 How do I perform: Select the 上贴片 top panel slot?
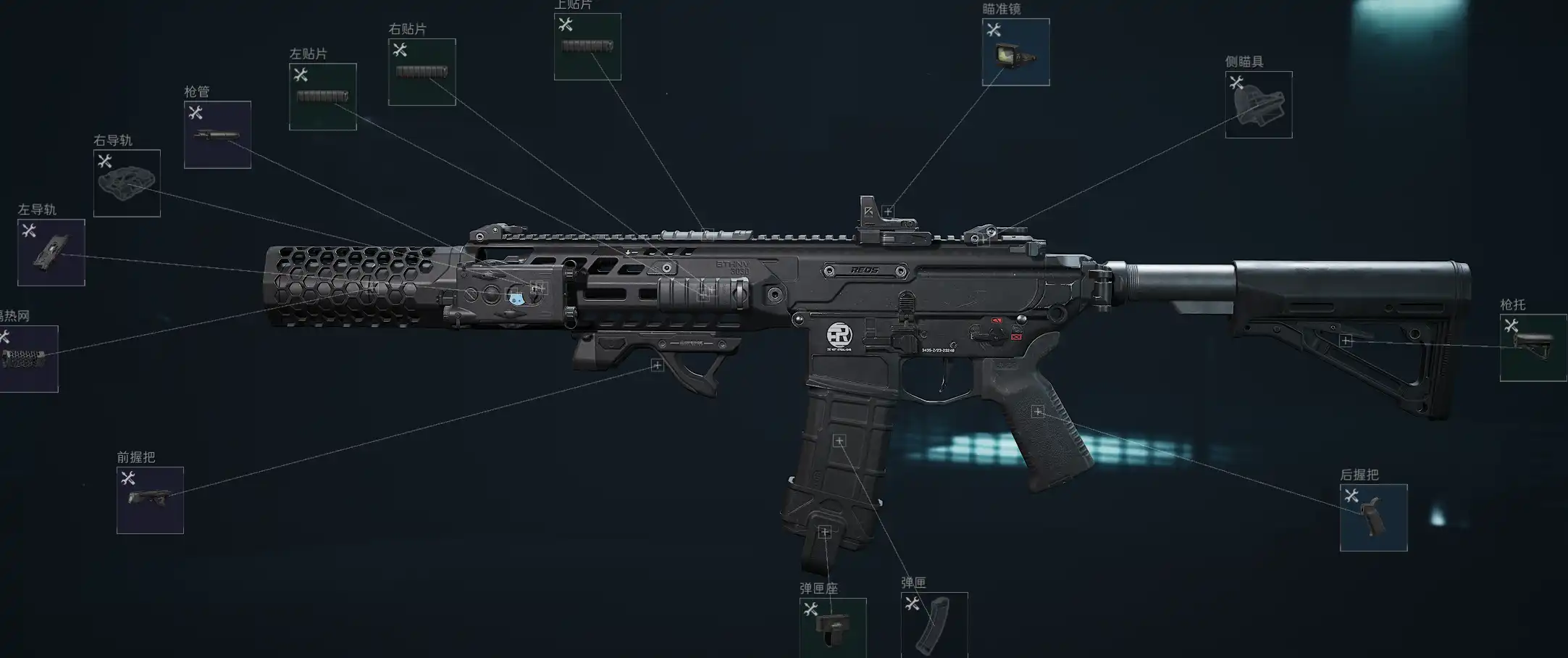point(587,46)
